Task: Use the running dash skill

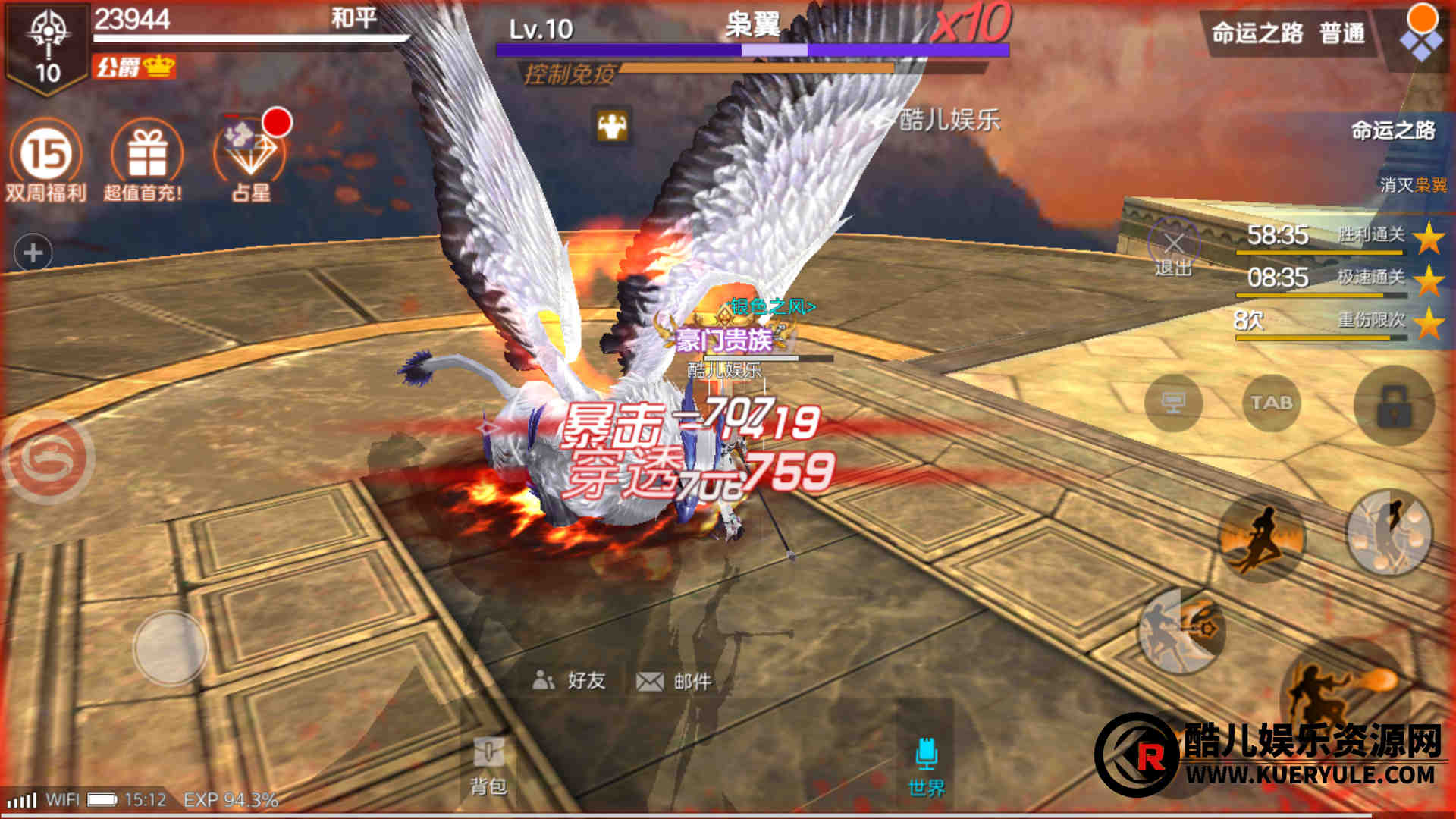Action: (1262, 538)
